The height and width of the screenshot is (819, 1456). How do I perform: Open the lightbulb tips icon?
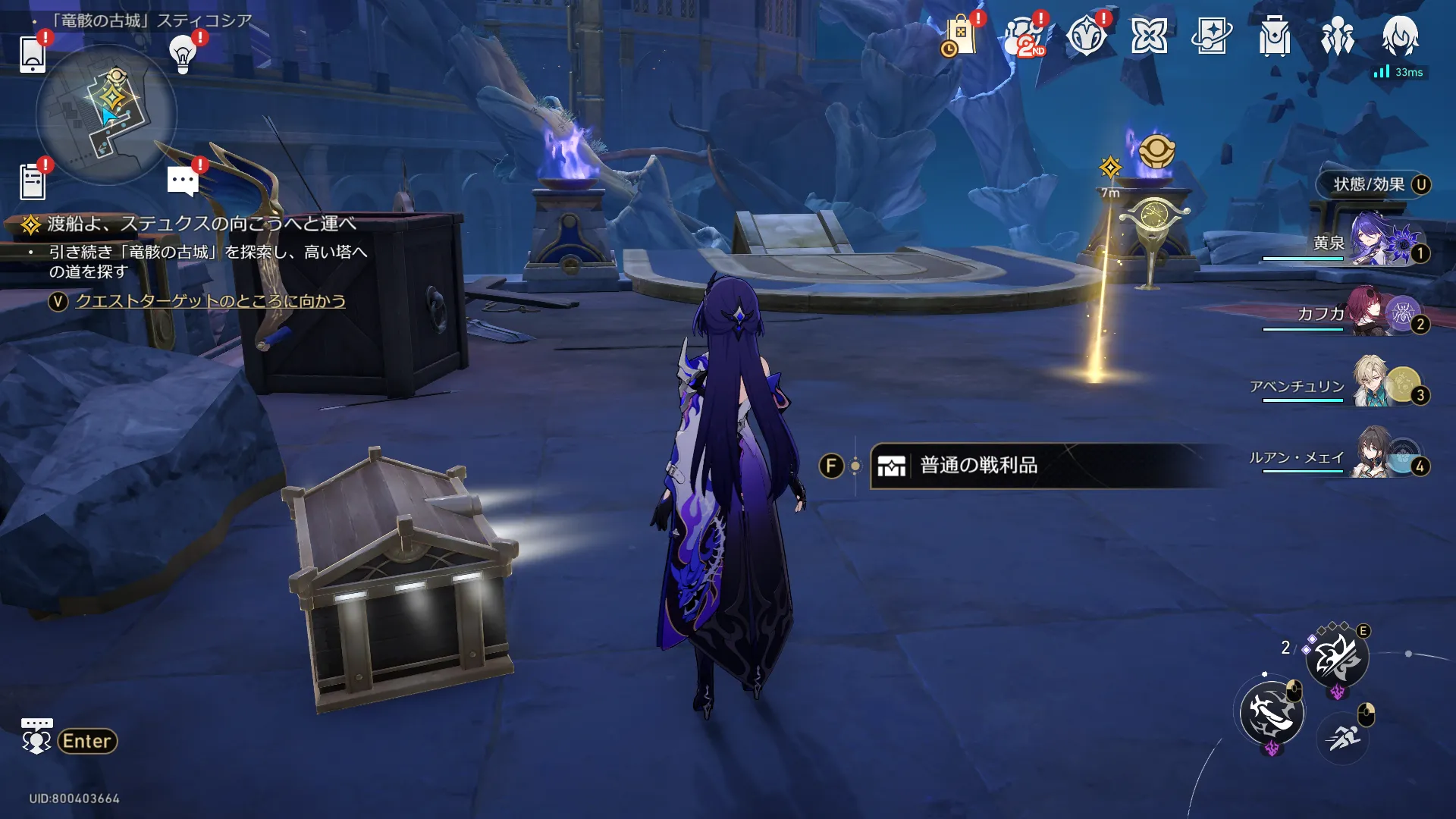click(183, 55)
